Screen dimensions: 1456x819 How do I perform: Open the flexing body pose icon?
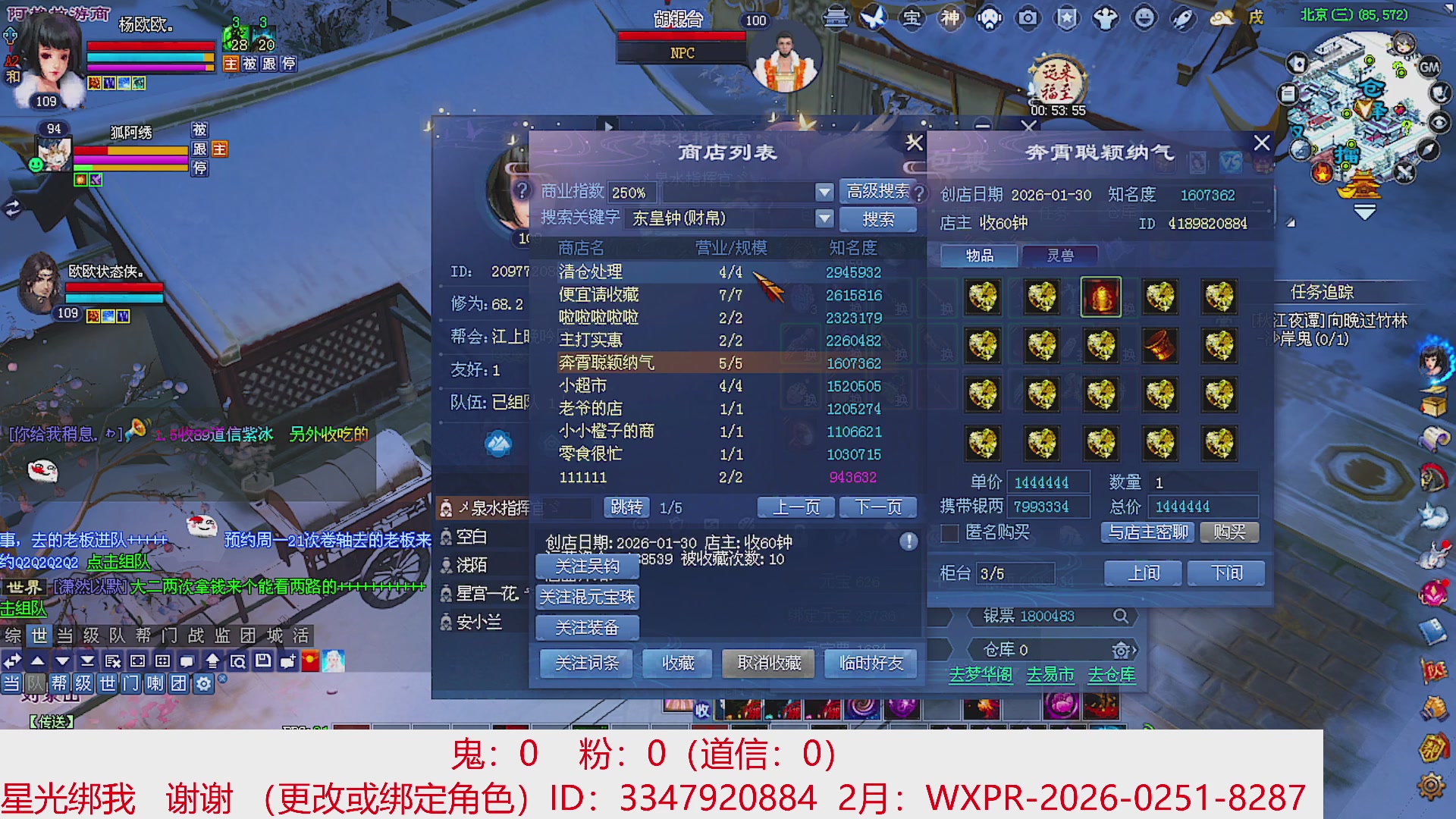1105,19
